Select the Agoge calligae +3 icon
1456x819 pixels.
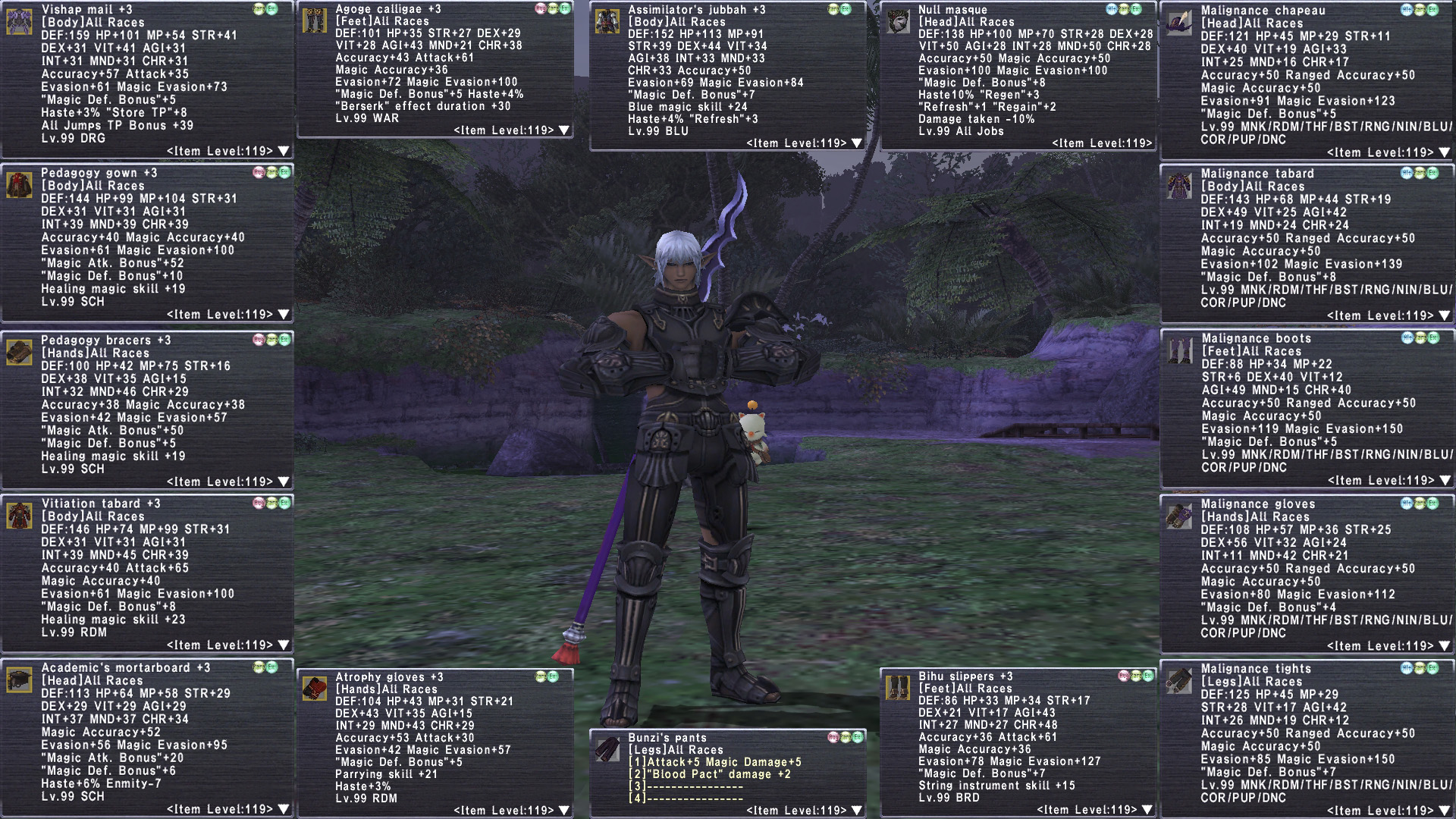314,21
